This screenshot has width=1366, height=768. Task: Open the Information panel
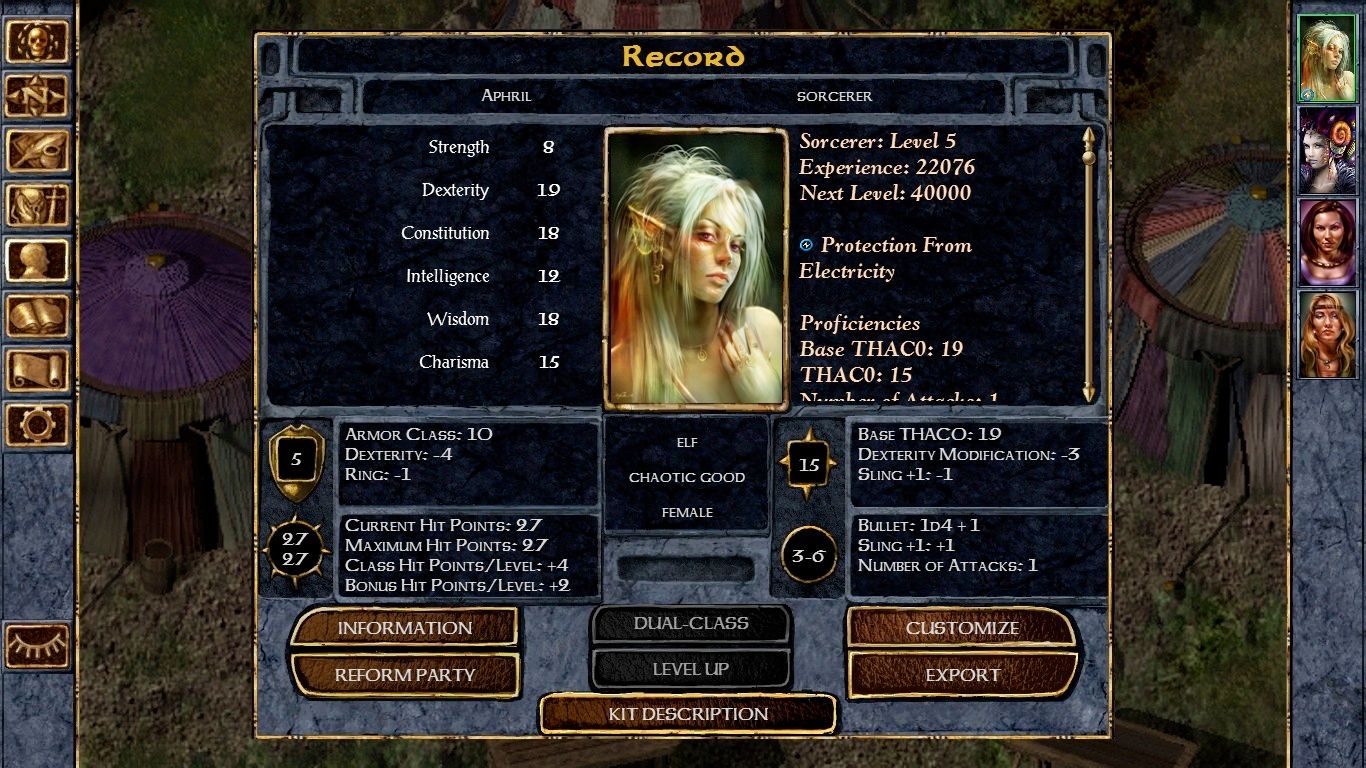point(404,628)
